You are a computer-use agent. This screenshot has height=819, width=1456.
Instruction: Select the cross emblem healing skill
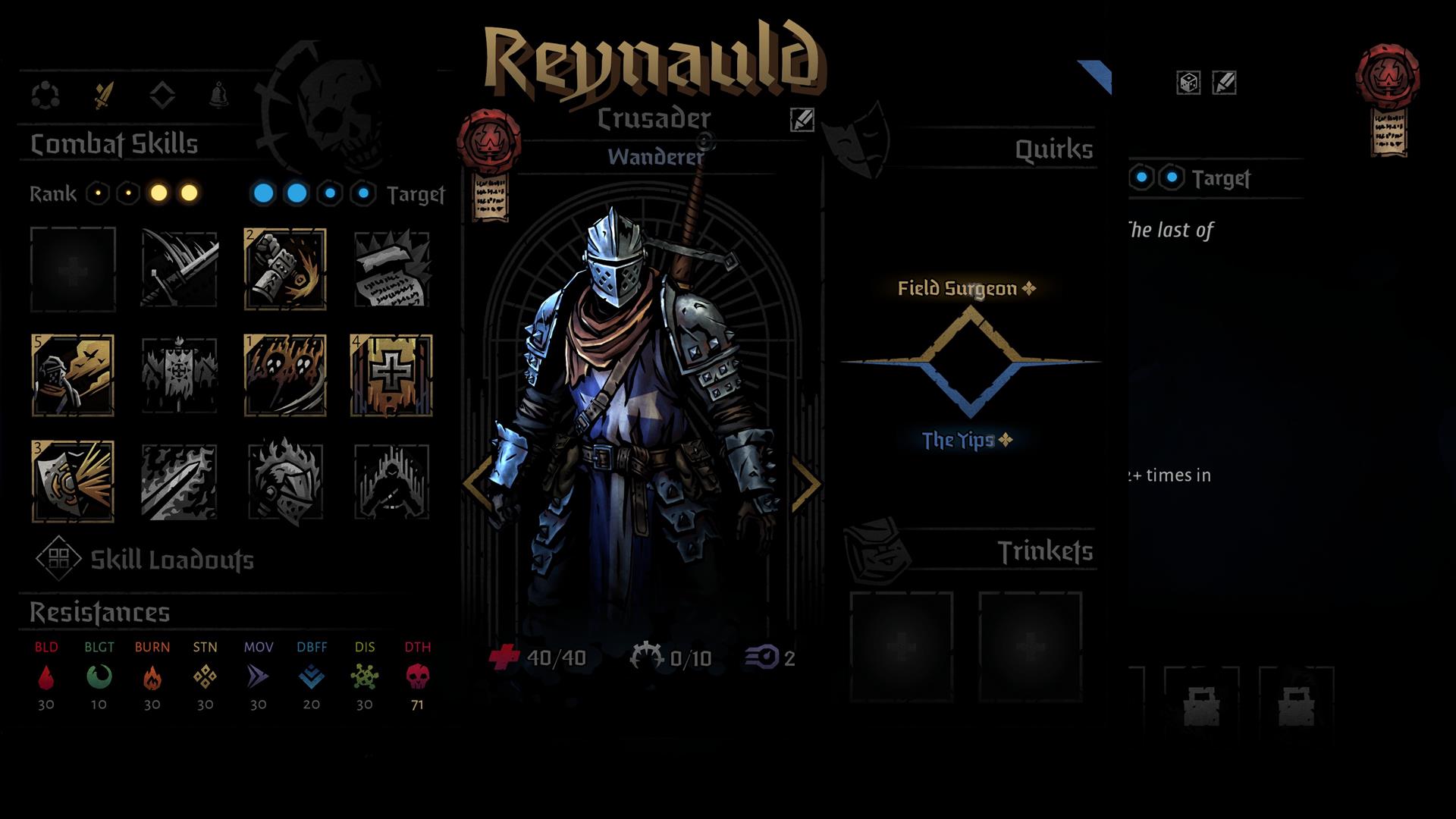pos(391,375)
